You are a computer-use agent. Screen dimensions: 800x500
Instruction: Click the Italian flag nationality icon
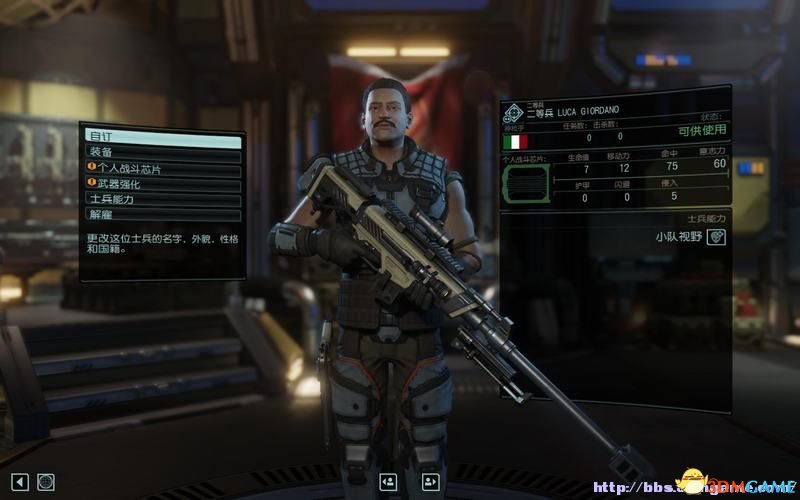tap(516, 141)
